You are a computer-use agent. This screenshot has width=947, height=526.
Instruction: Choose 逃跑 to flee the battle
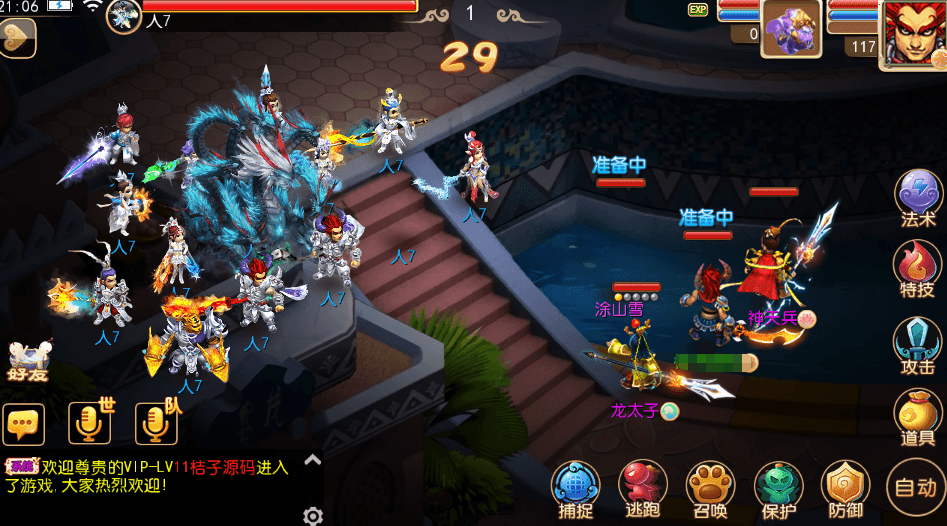pos(642,488)
